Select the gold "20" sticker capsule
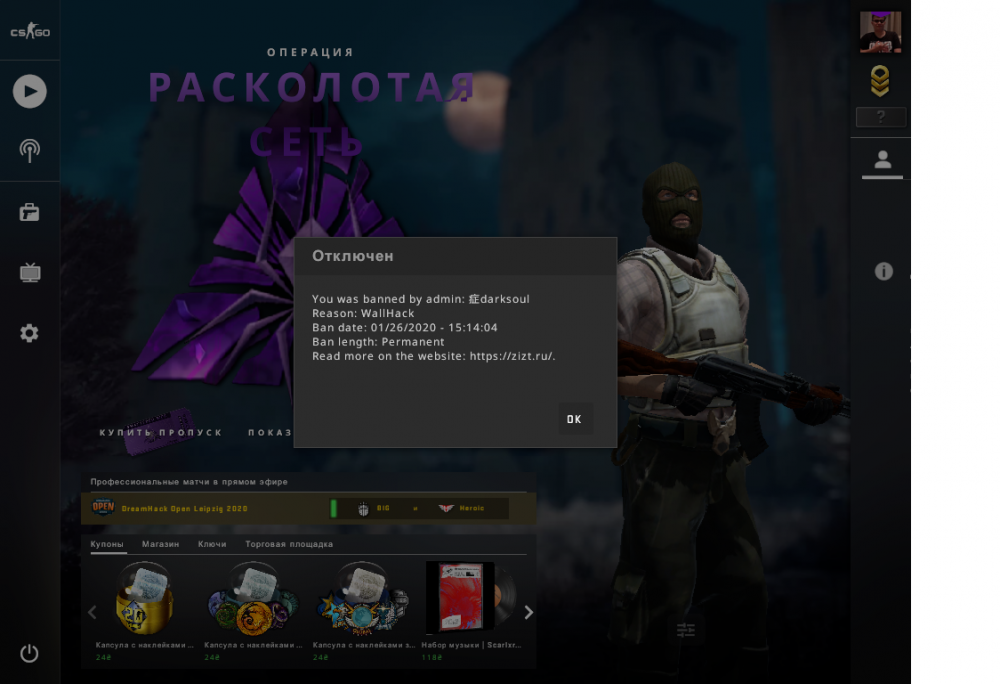 (x=144, y=602)
